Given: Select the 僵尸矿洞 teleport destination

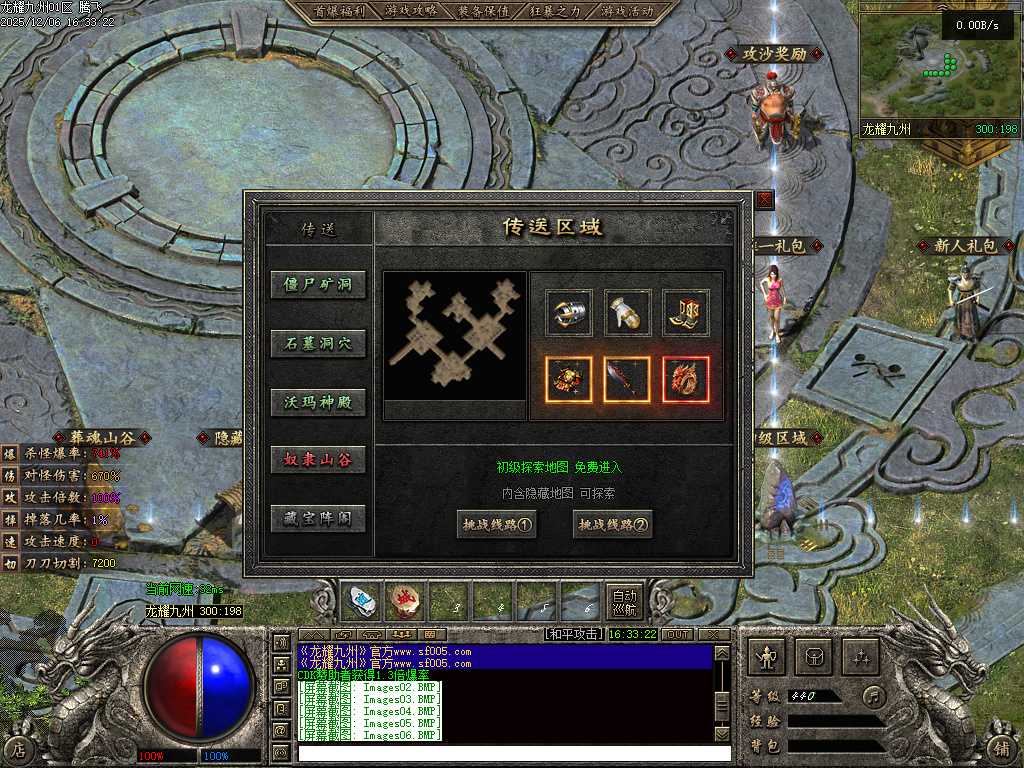Looking at the screenshot, I should point(318,285).
